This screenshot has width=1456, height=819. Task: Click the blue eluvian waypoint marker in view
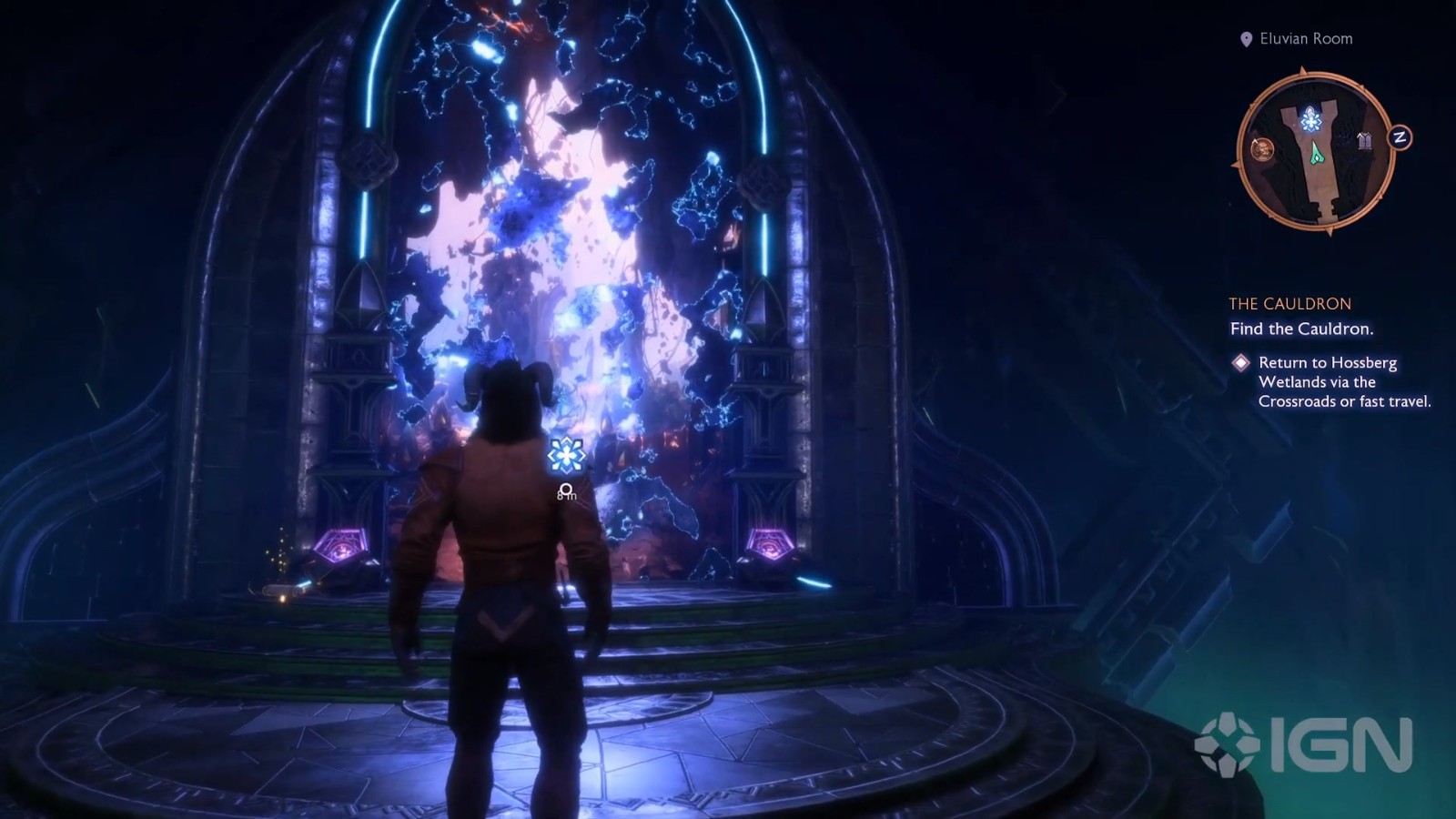(x=566, y=454)
